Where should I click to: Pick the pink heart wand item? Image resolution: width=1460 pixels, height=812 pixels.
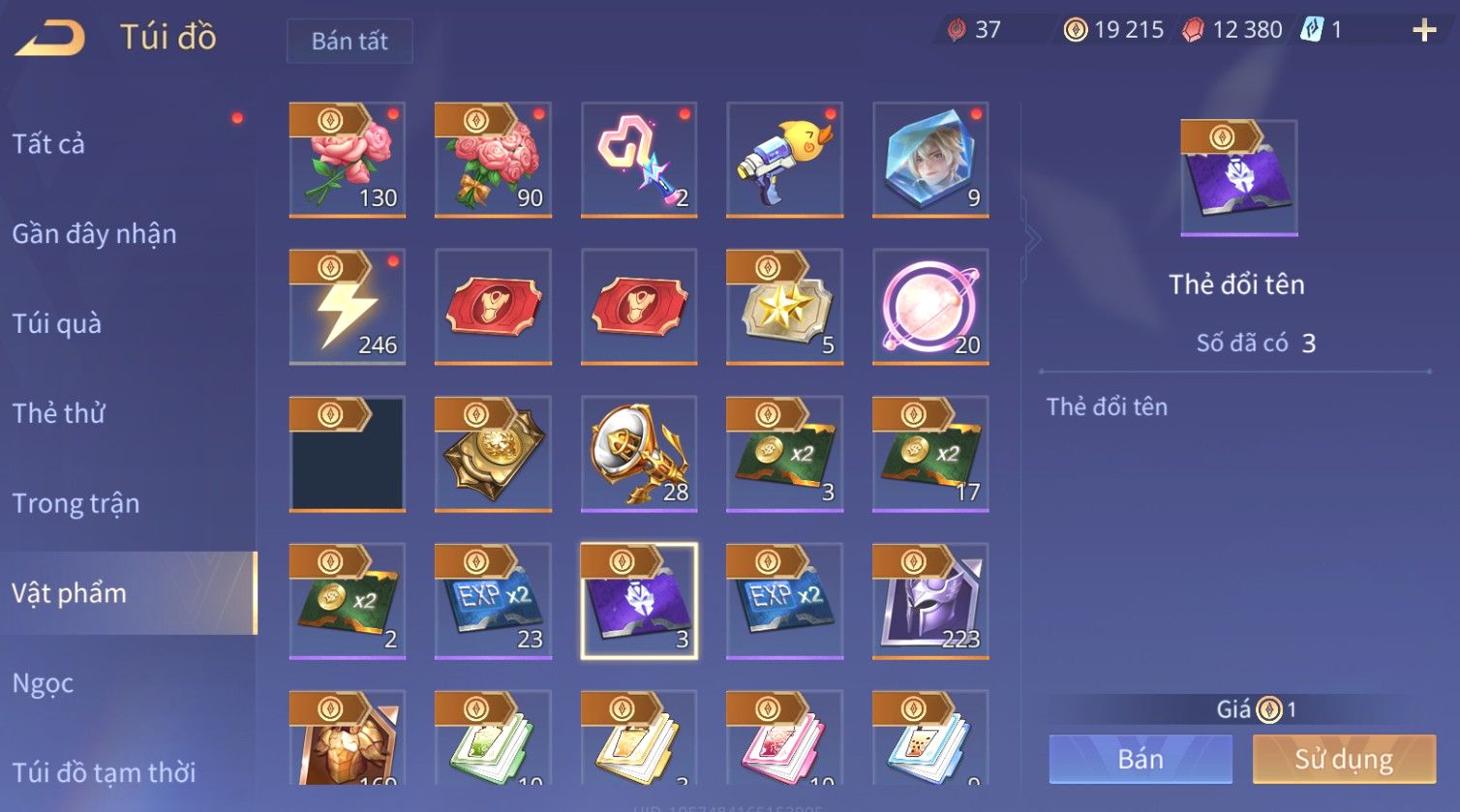tap(639, 160)
